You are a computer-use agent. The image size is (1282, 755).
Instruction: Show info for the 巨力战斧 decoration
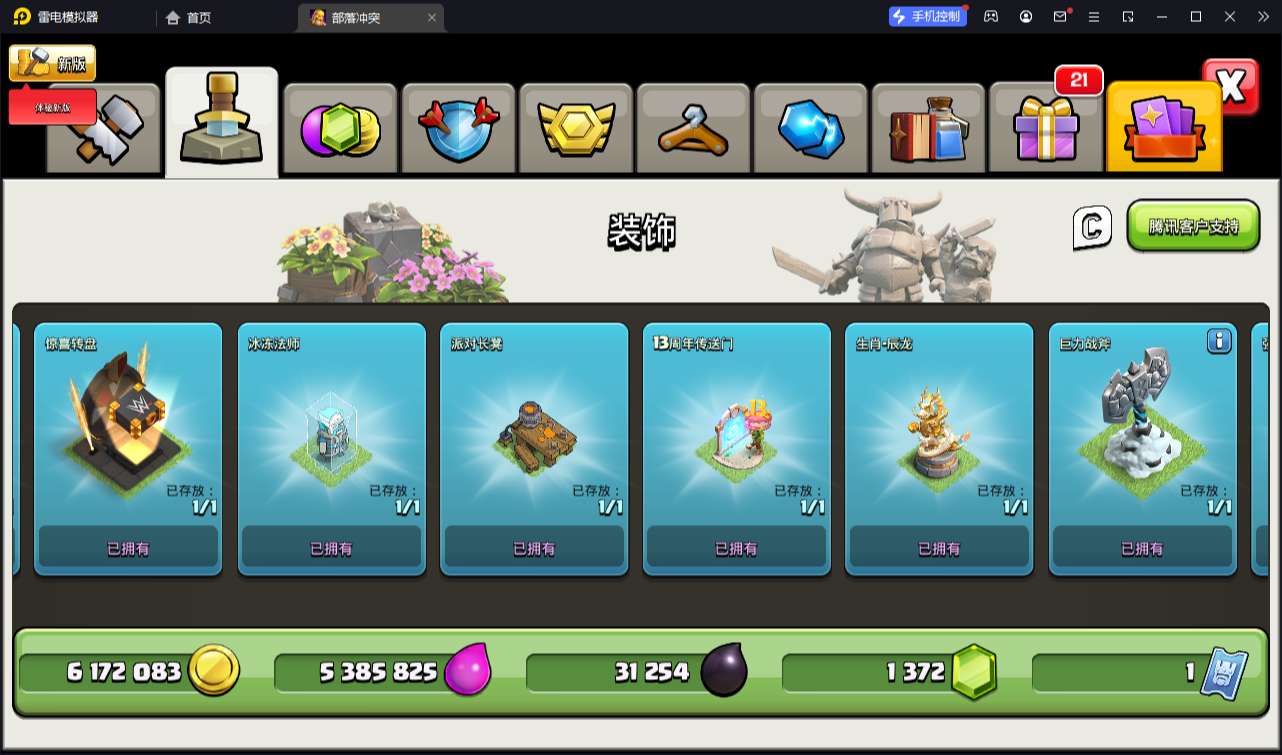1218,341
